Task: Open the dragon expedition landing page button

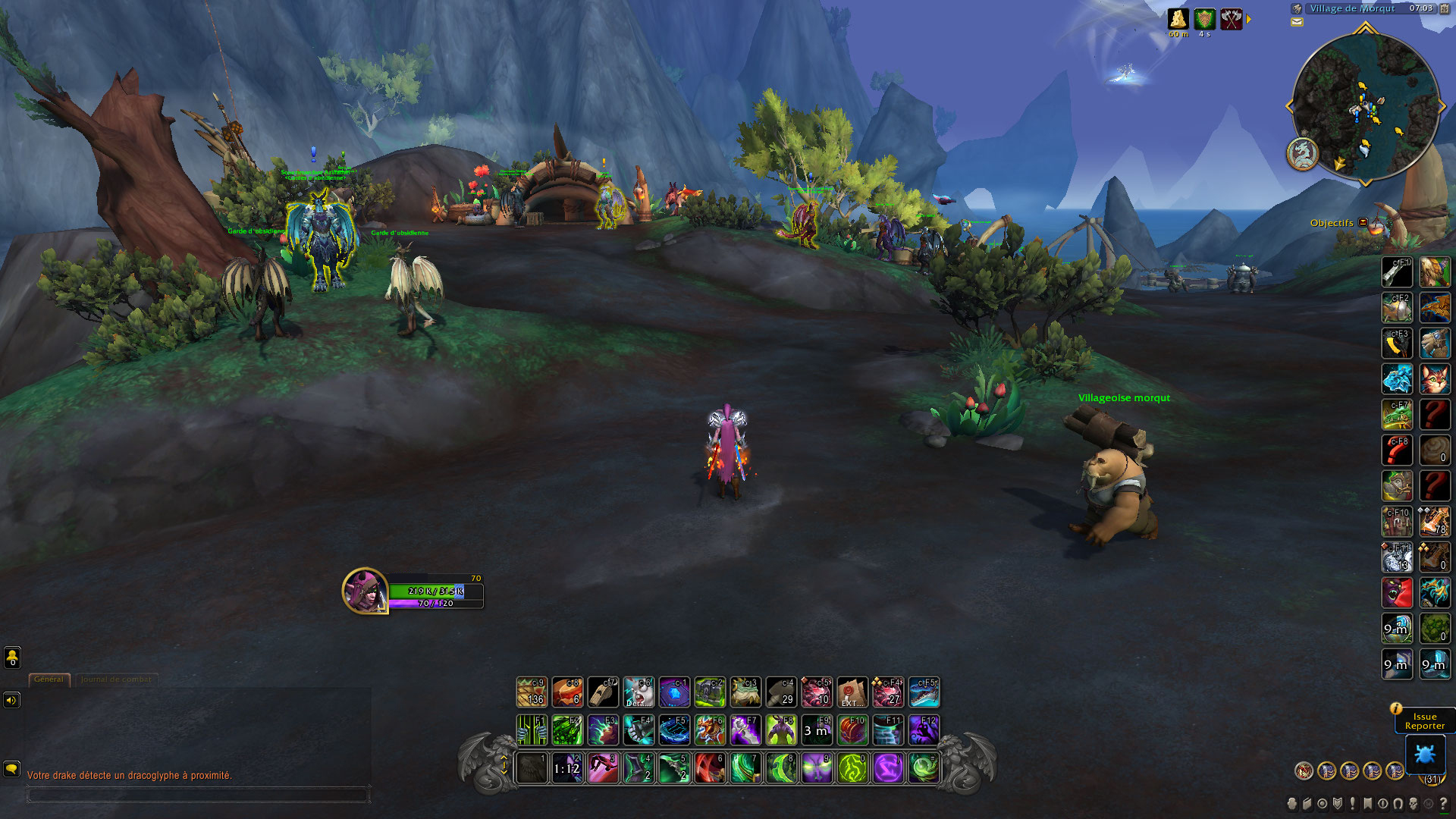Action: click(1302, 154)
